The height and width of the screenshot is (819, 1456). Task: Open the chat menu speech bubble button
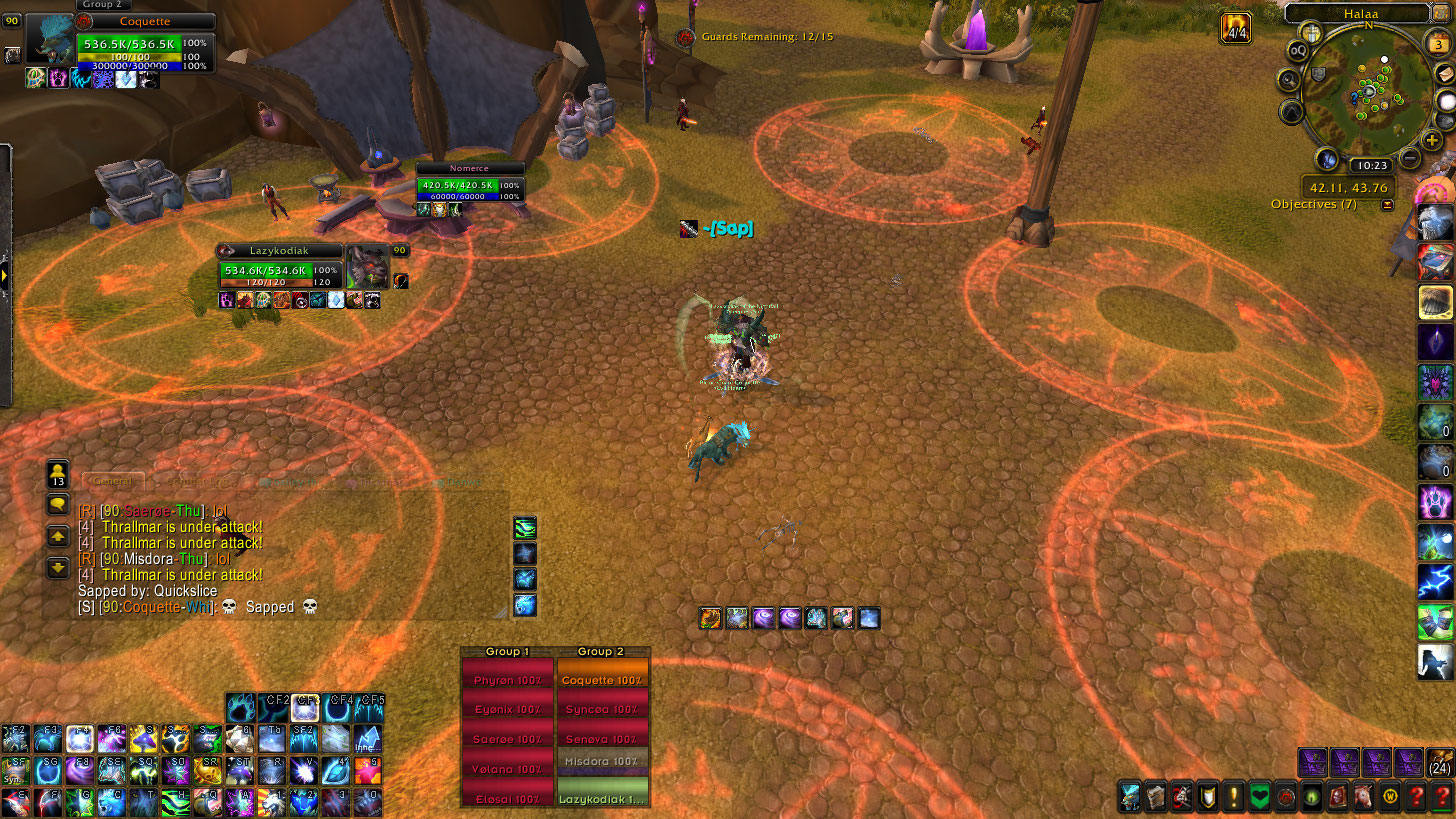tap(58, 505)
